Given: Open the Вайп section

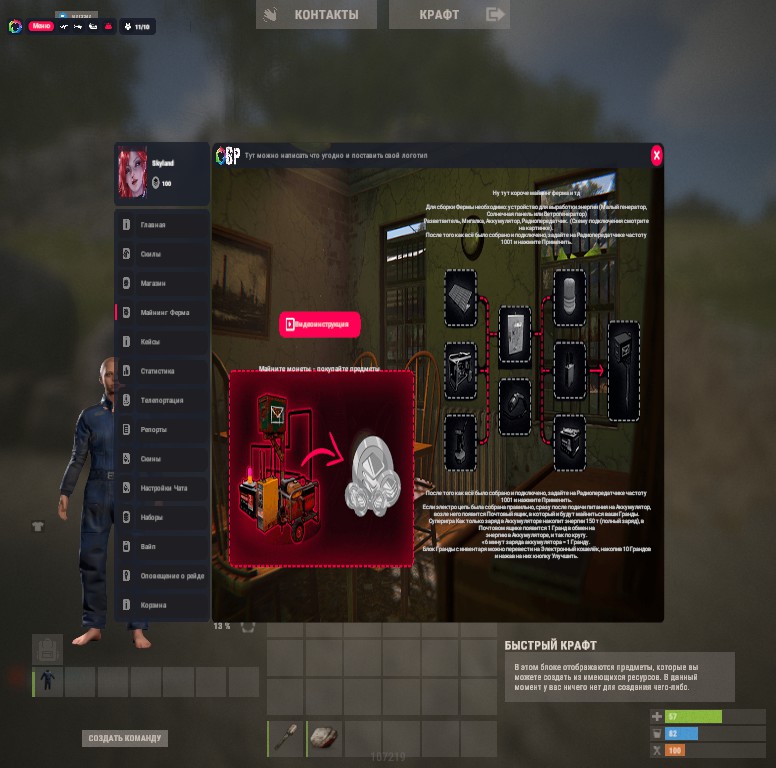Looking at the screenshot, I should (162, 547).
